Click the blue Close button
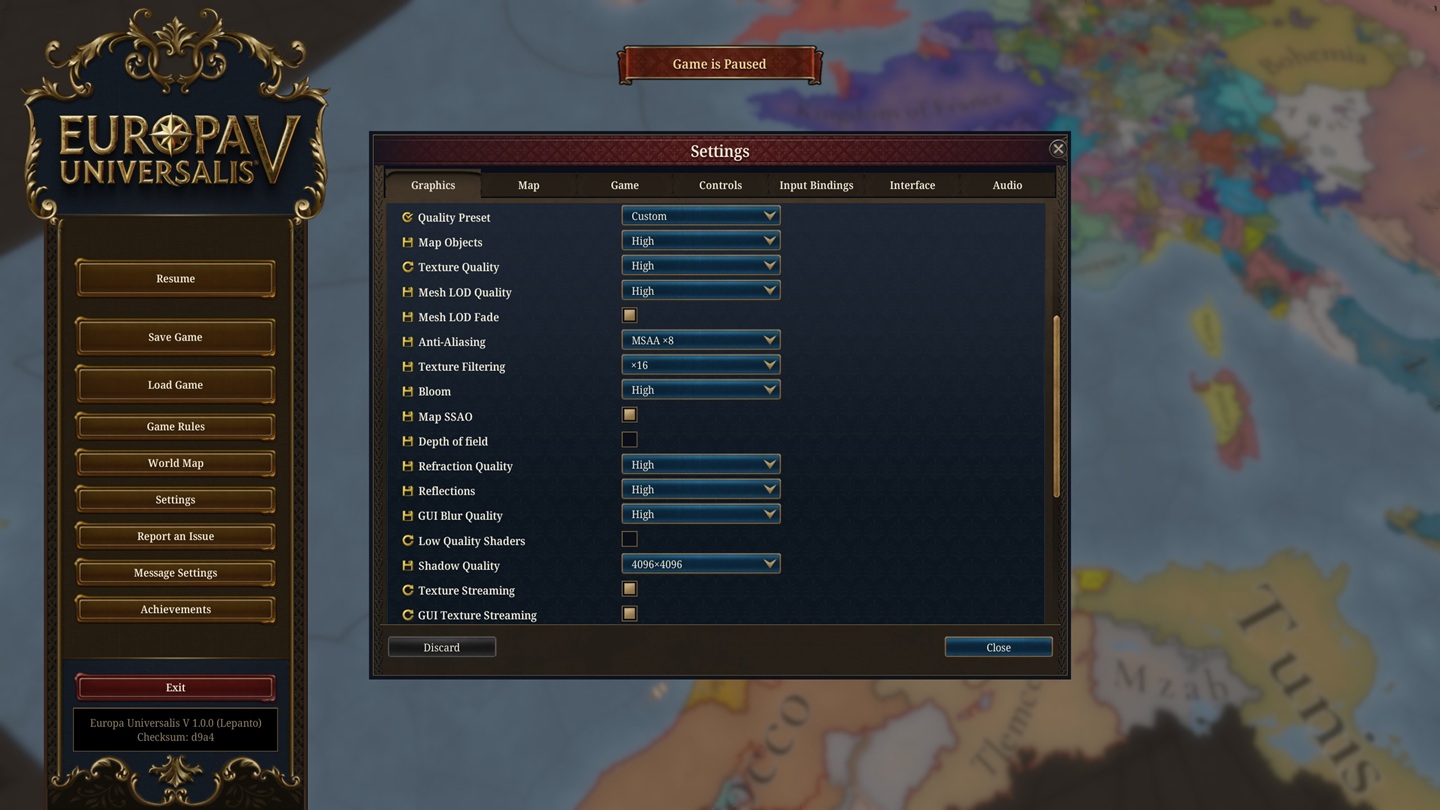Screen dimensions: 1440x810 click(x=998, y=648)
